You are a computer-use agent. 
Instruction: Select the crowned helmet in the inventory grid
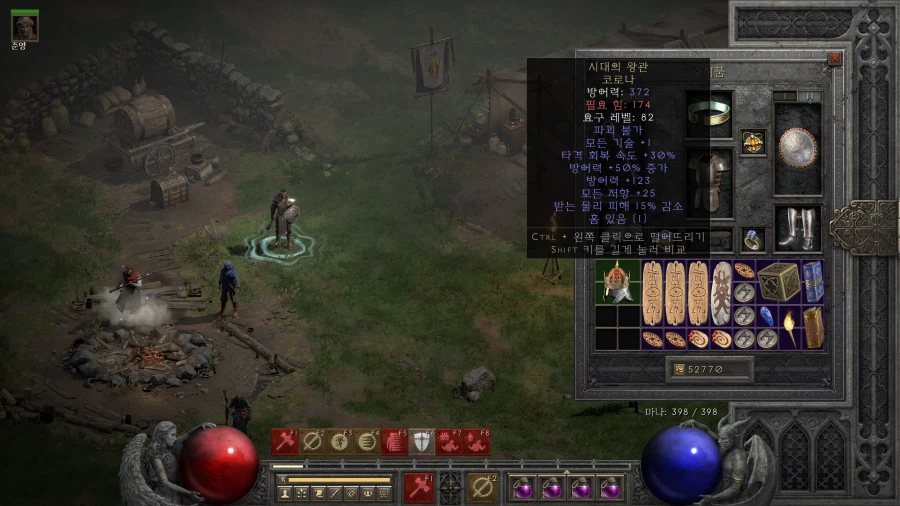pos(615,282)
